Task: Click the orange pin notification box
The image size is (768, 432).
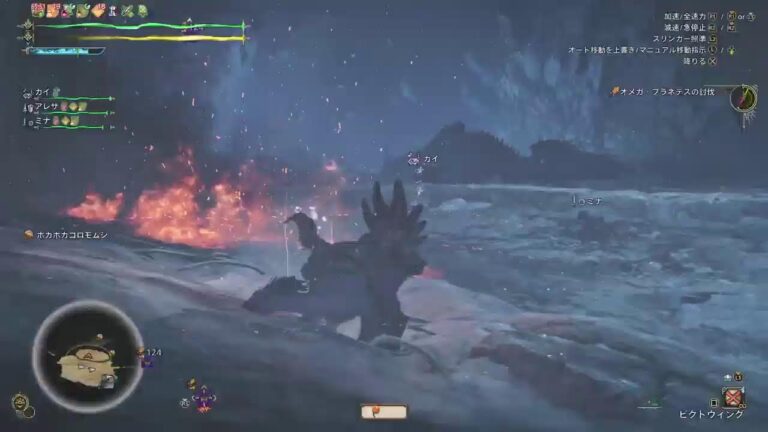Action: click(x=384, y=411)
